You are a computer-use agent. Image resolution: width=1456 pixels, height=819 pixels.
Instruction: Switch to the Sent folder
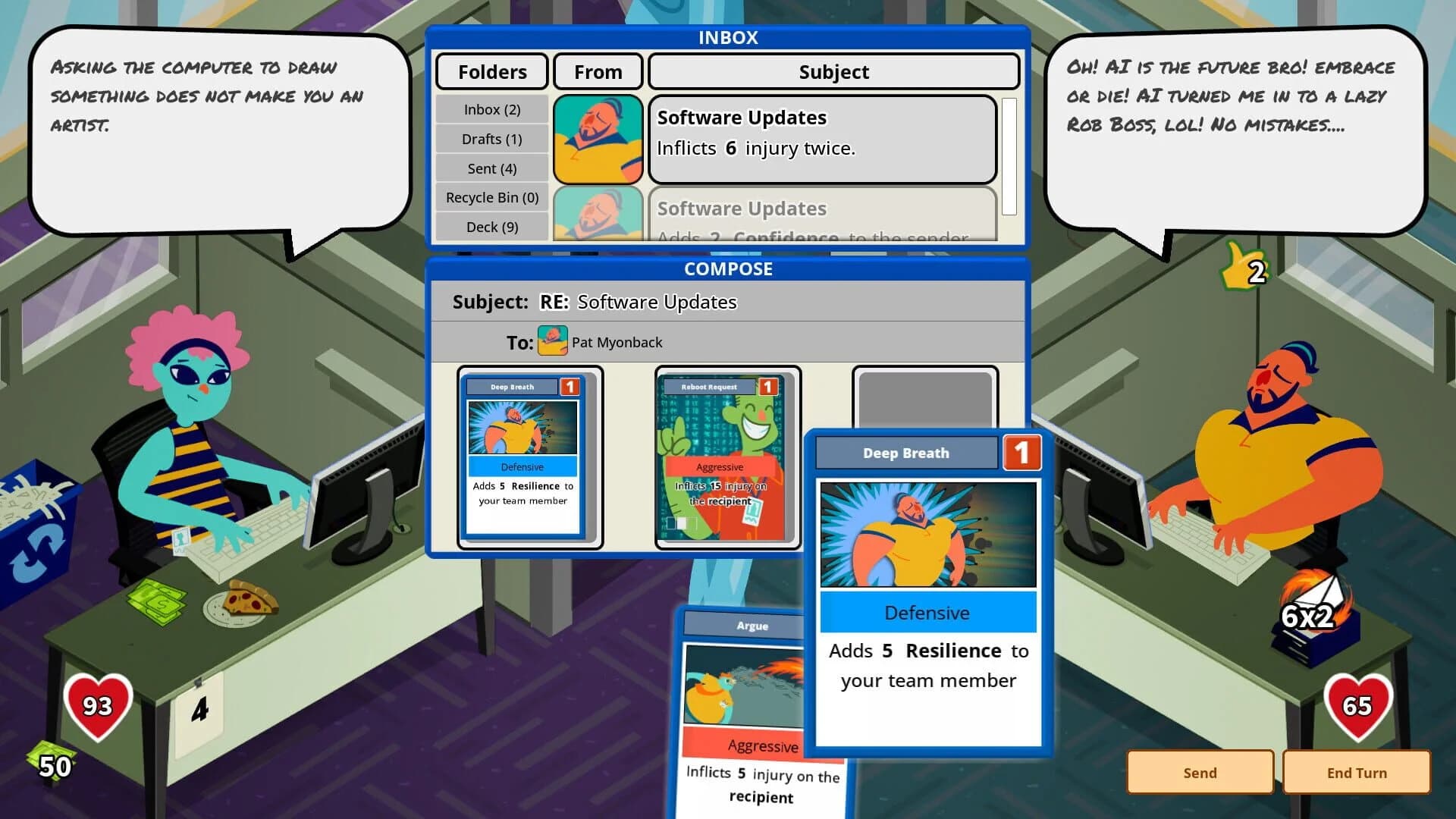tap(491, 168)
